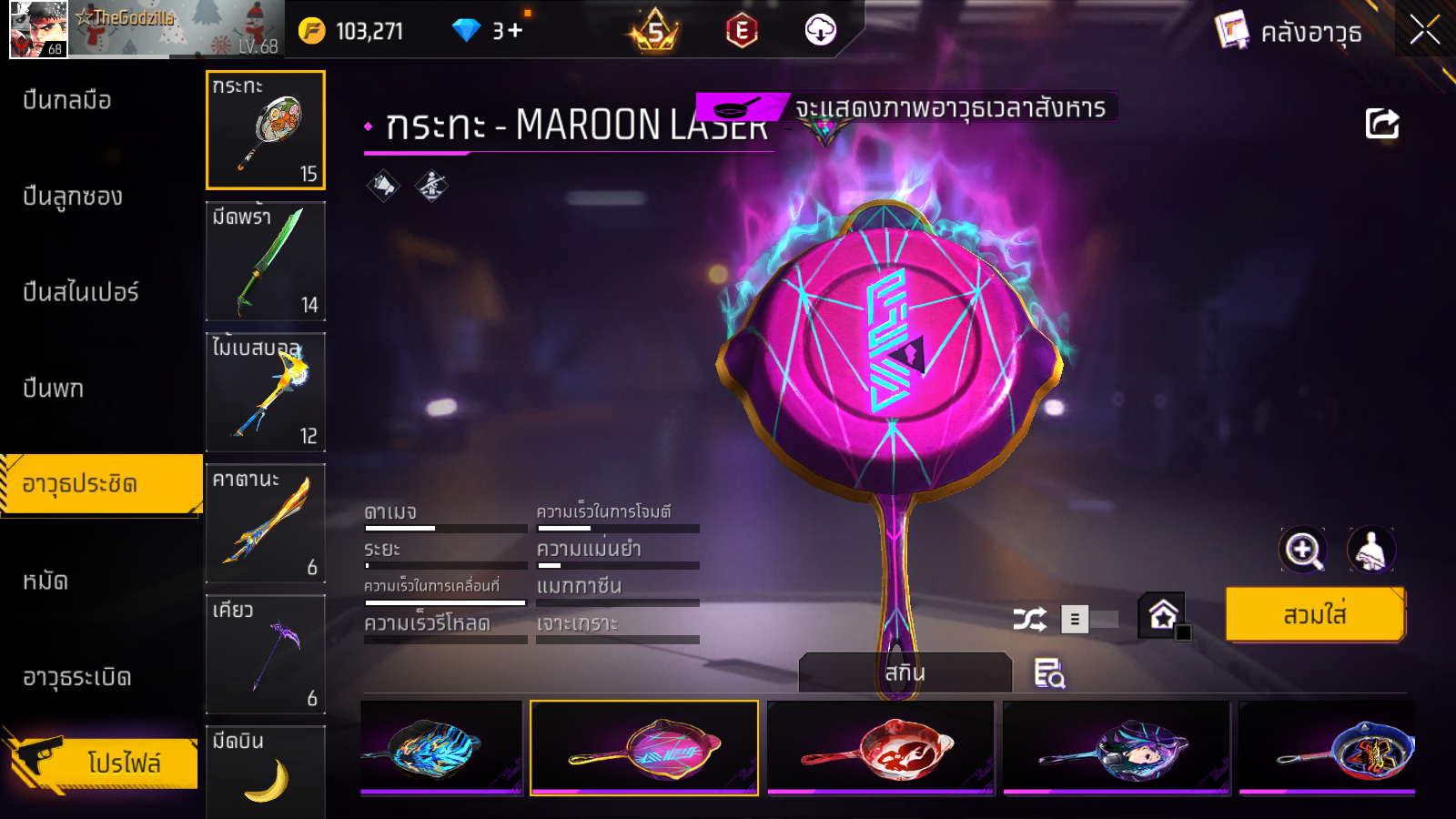Switch to the หมัด category
The image size is (1456, 819).
[45, 581]
